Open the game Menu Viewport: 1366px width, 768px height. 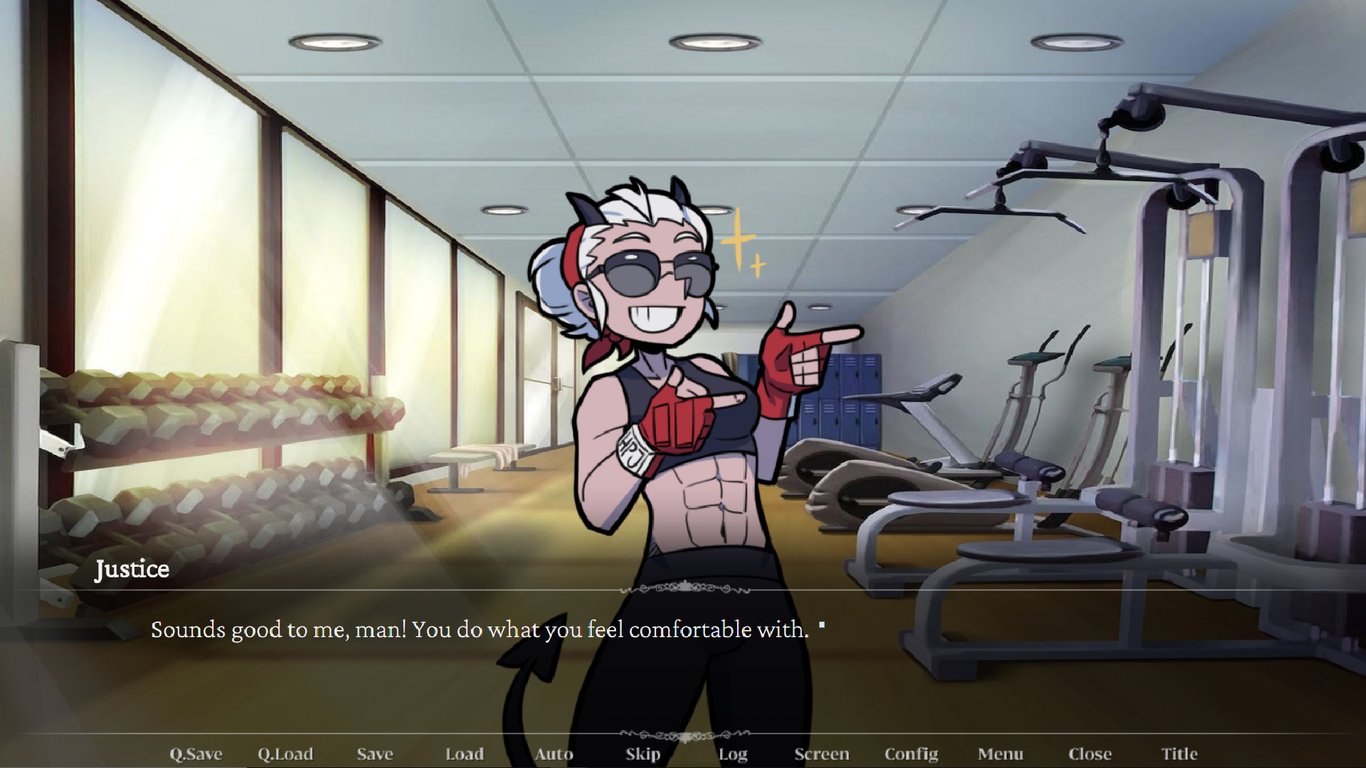(1000, 753)
